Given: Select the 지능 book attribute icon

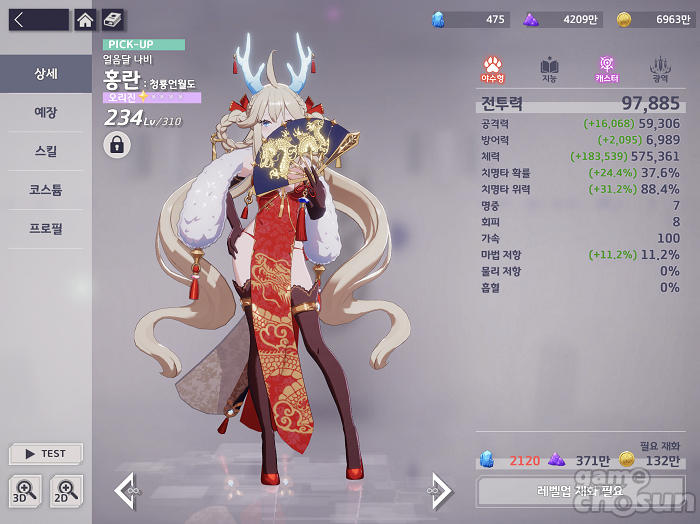Looking at the screenshot, I should point(549,69).
